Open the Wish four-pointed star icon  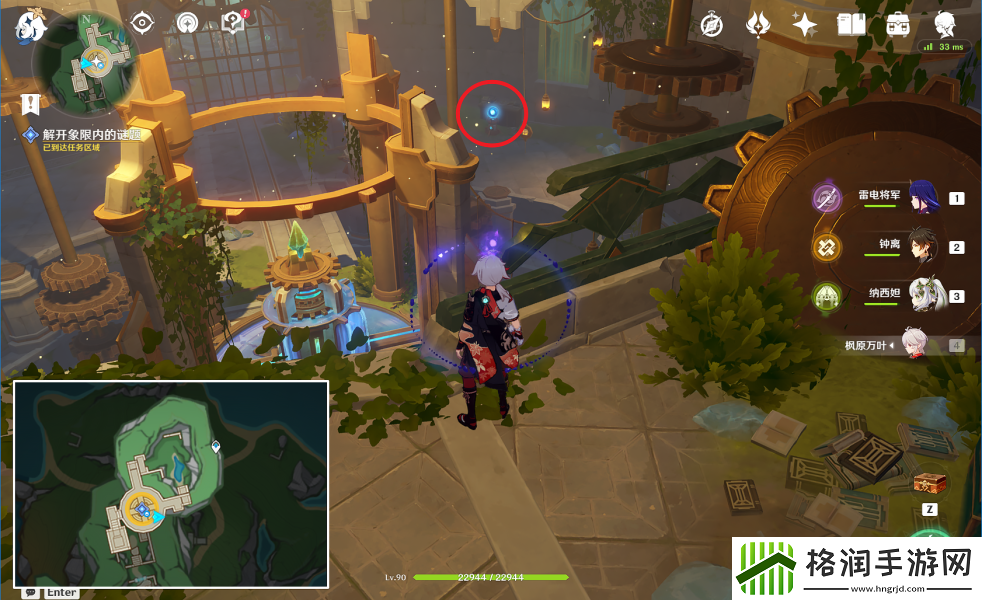[x=804, y=25]
